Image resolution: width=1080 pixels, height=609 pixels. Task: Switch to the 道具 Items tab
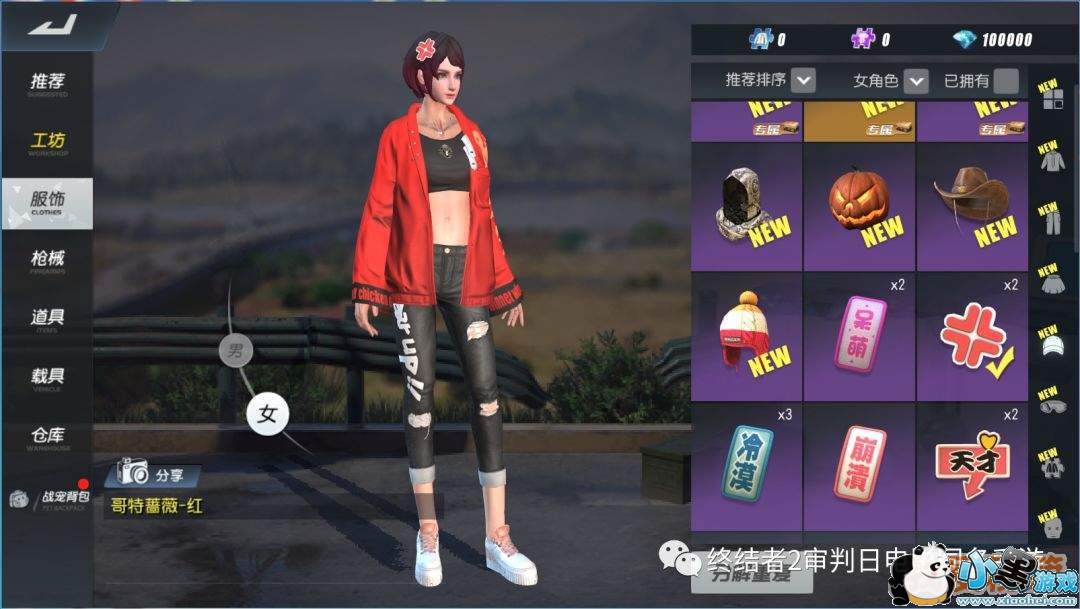47,320
